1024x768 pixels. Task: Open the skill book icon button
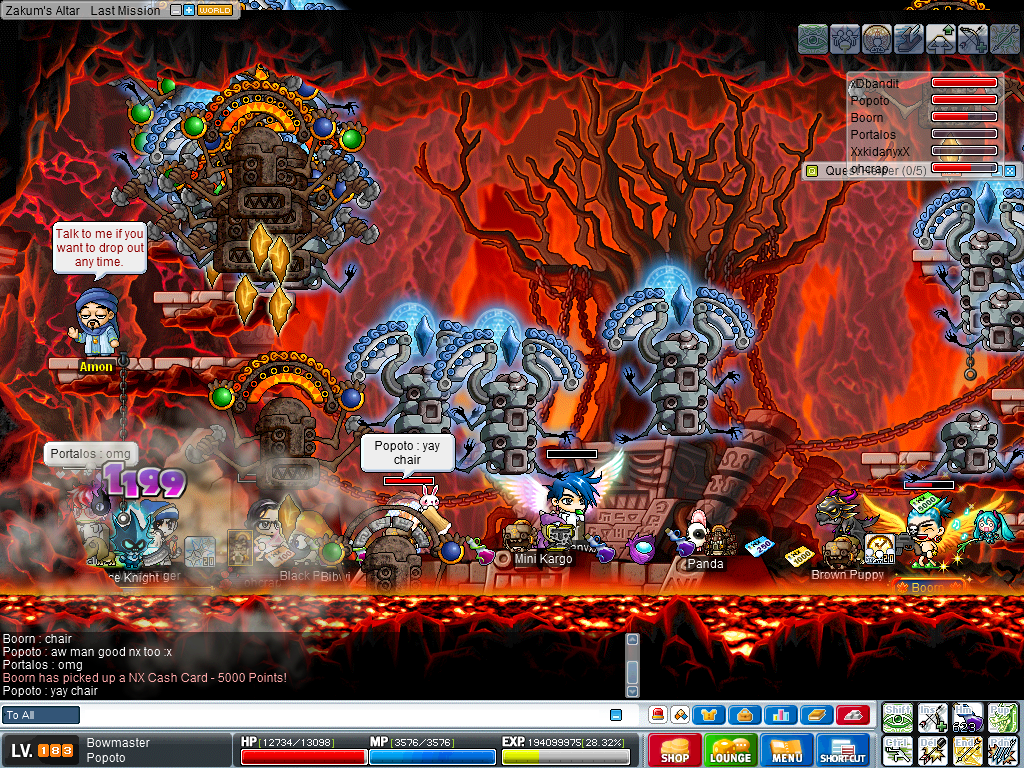[x=815, y=715]
